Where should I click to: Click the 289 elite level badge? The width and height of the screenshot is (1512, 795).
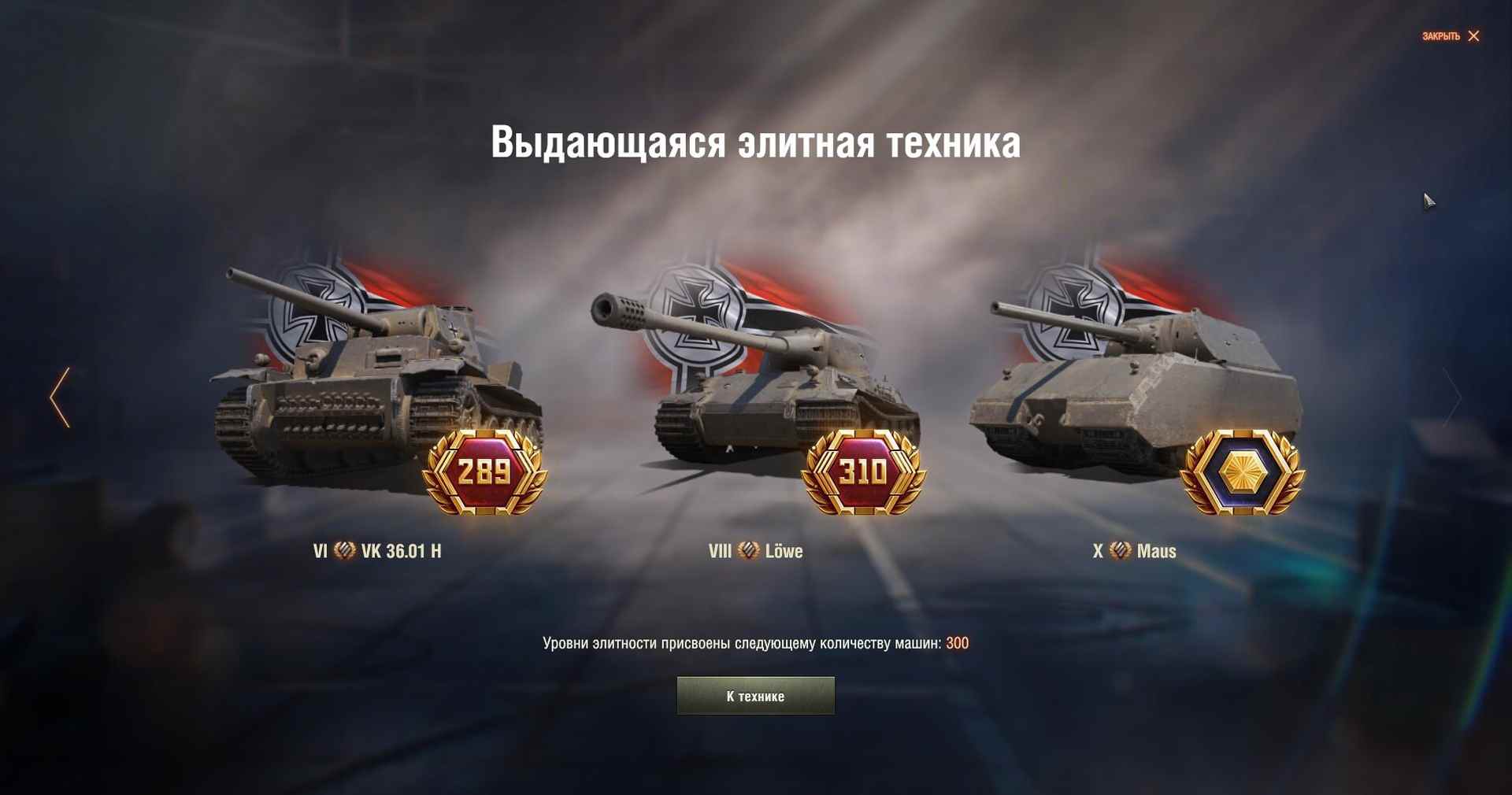[484, 472]
